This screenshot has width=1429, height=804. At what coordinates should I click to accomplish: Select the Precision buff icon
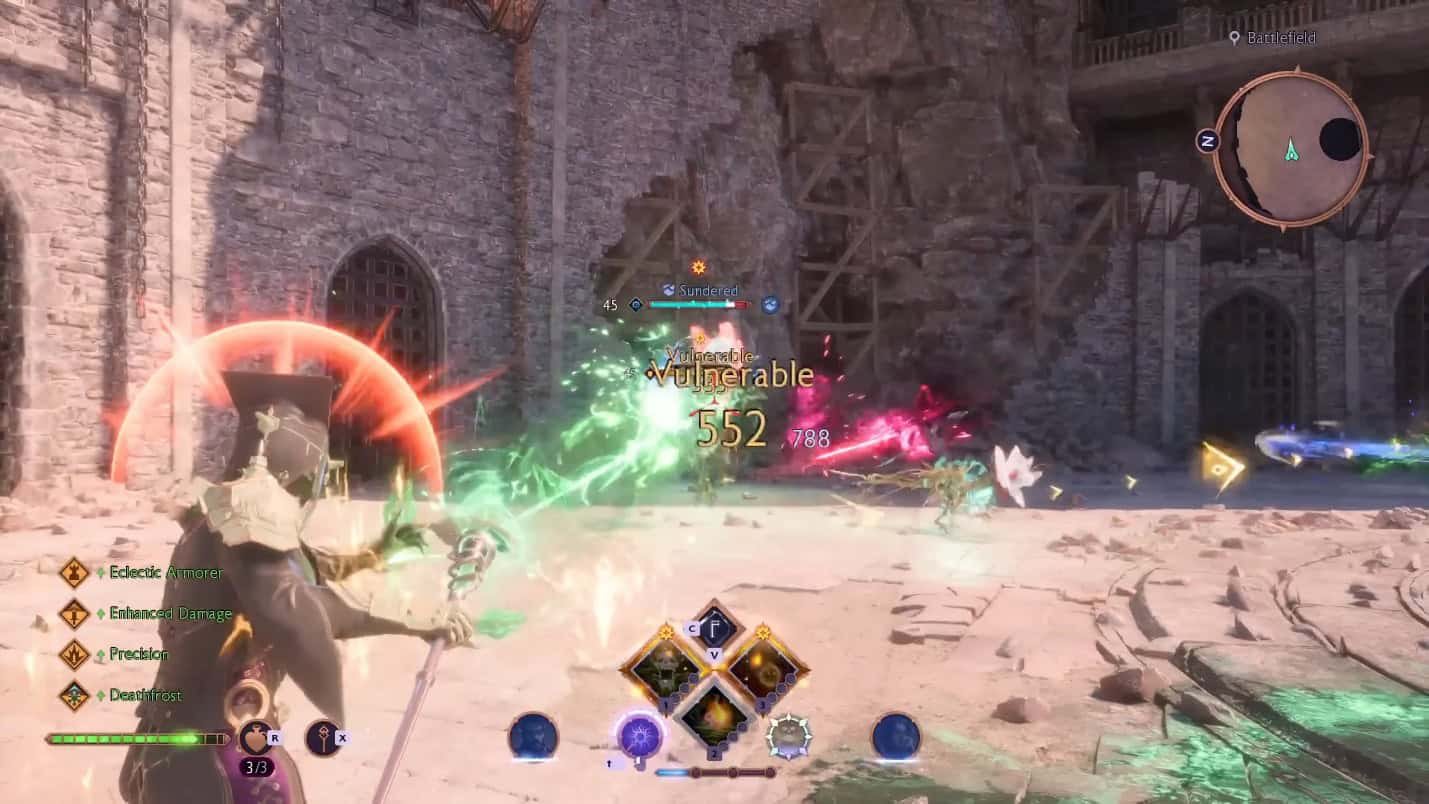[76, 654]
